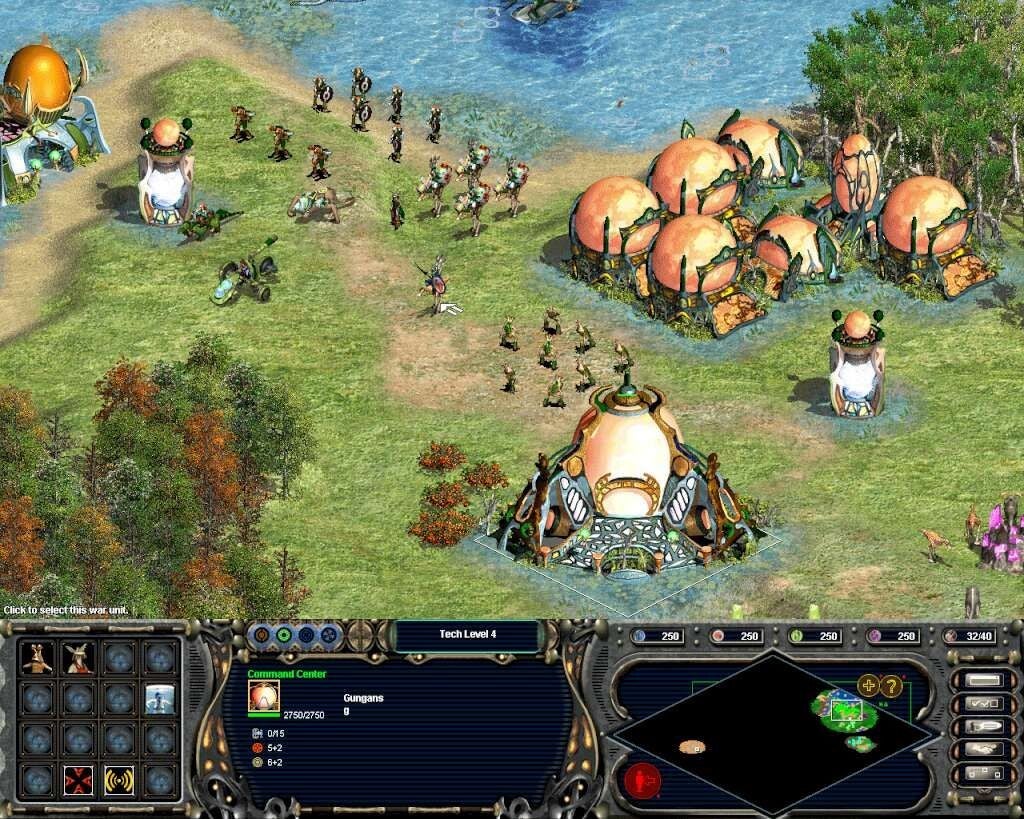The height and width of the screenshot is (819, 1024).
Task: Select the Command Center portrait
Action: (264, 696)
